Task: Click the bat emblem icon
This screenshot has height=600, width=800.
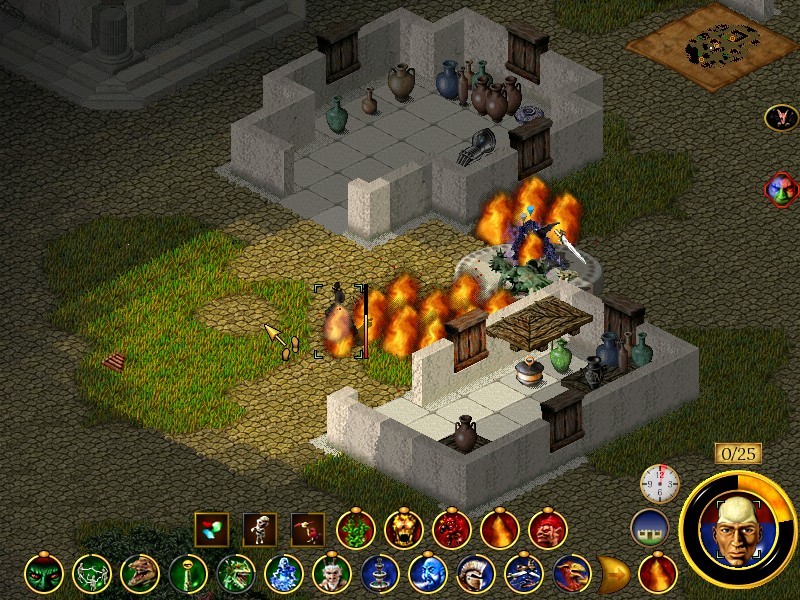Action: coord(780,117)
